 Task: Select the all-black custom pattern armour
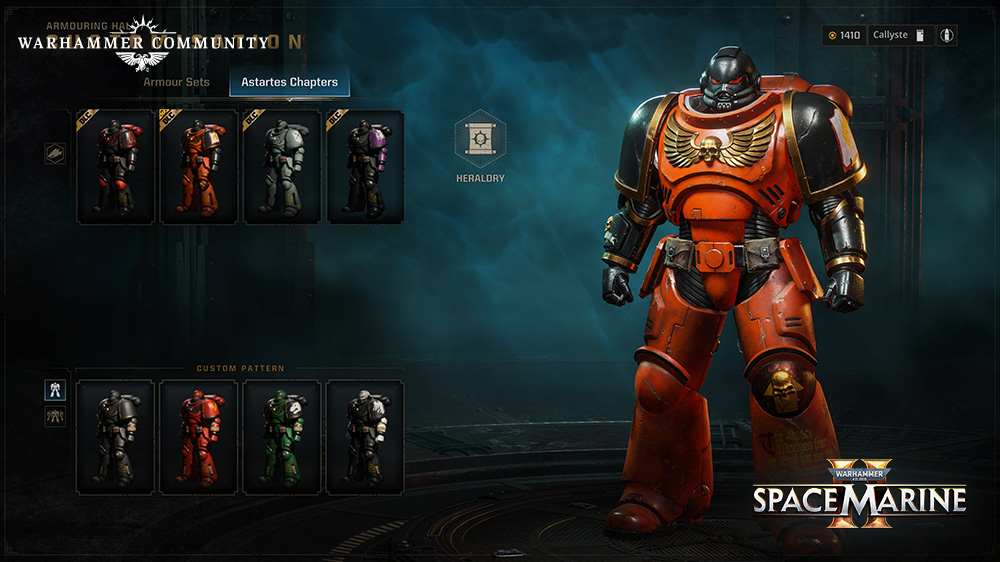(115, 437)
